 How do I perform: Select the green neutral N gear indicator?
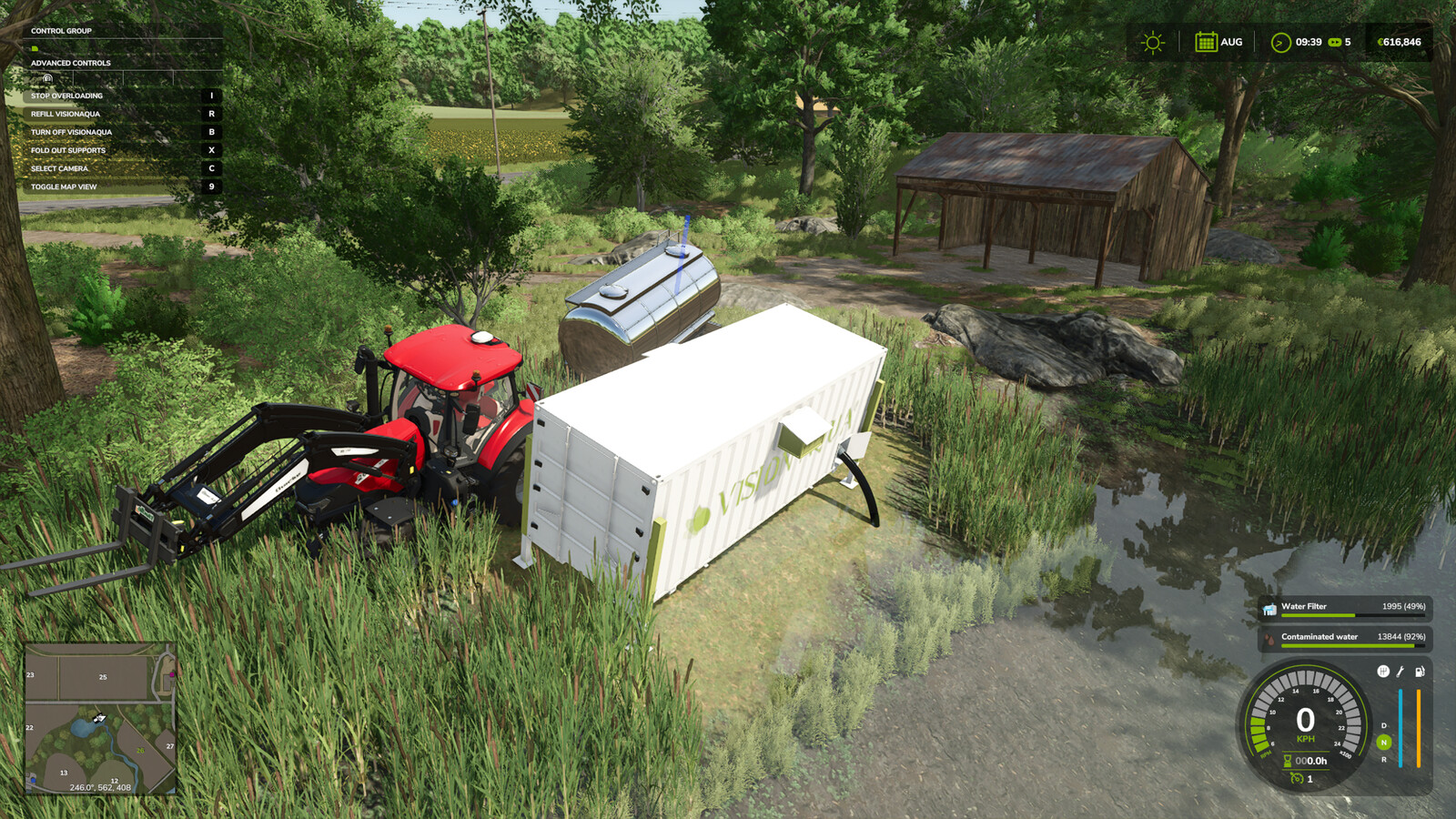[1384, 743]
